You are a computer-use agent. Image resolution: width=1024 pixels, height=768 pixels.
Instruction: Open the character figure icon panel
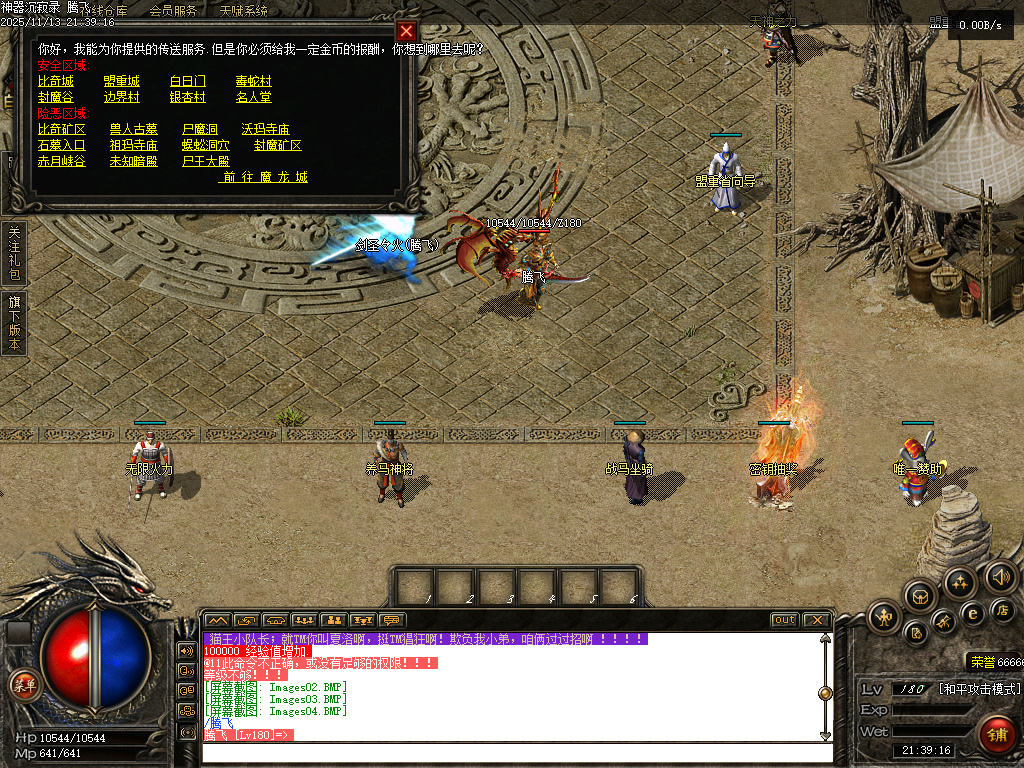tap(884, 616)
